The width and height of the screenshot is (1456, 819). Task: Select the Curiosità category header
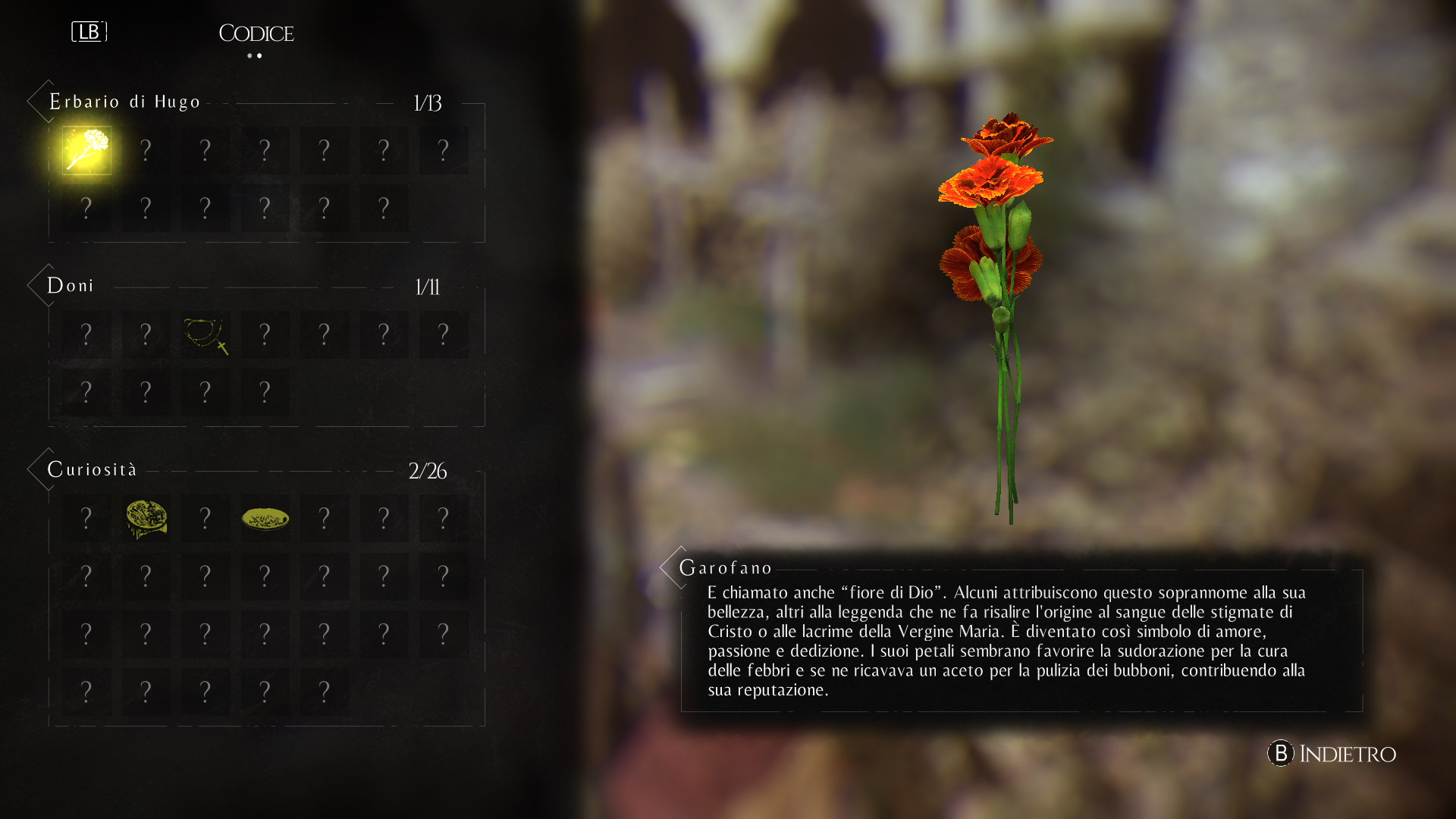click(92, 469)
